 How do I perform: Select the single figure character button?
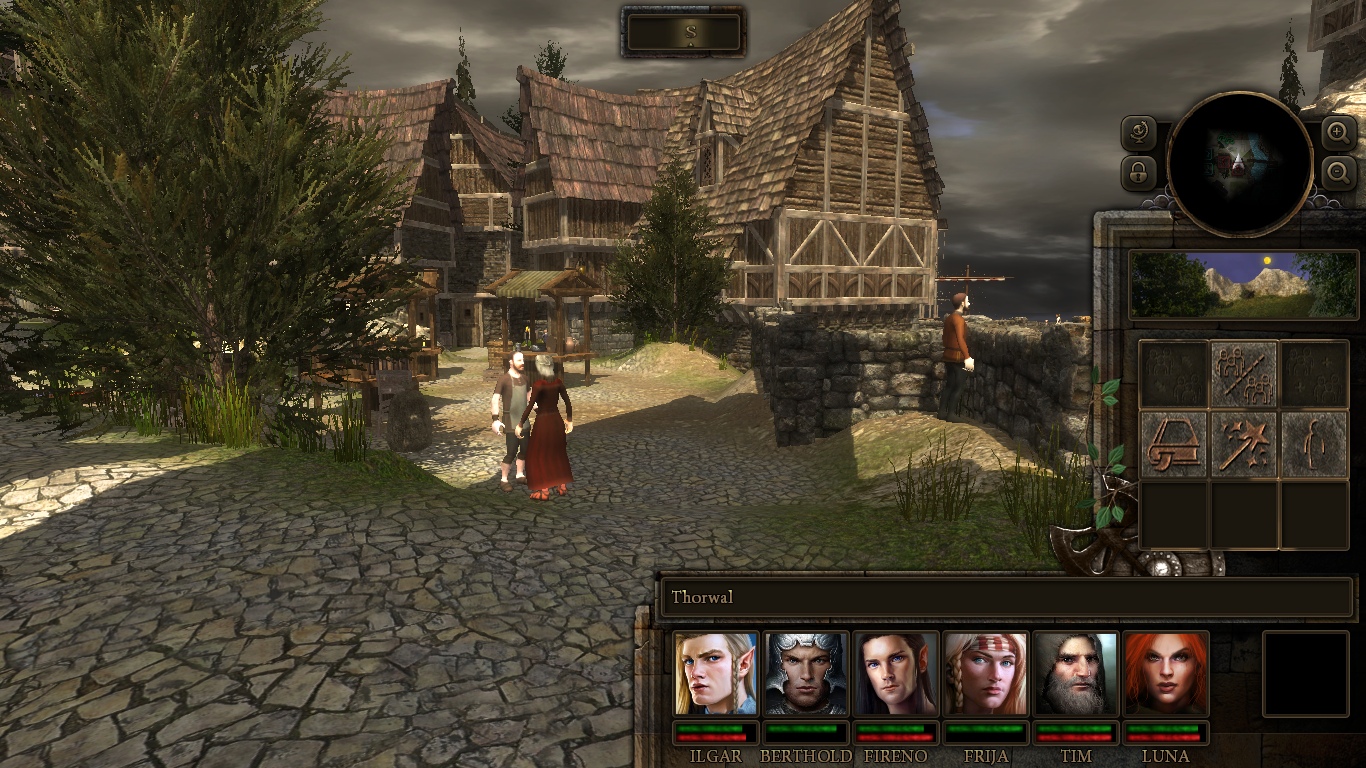(1314, 444)
